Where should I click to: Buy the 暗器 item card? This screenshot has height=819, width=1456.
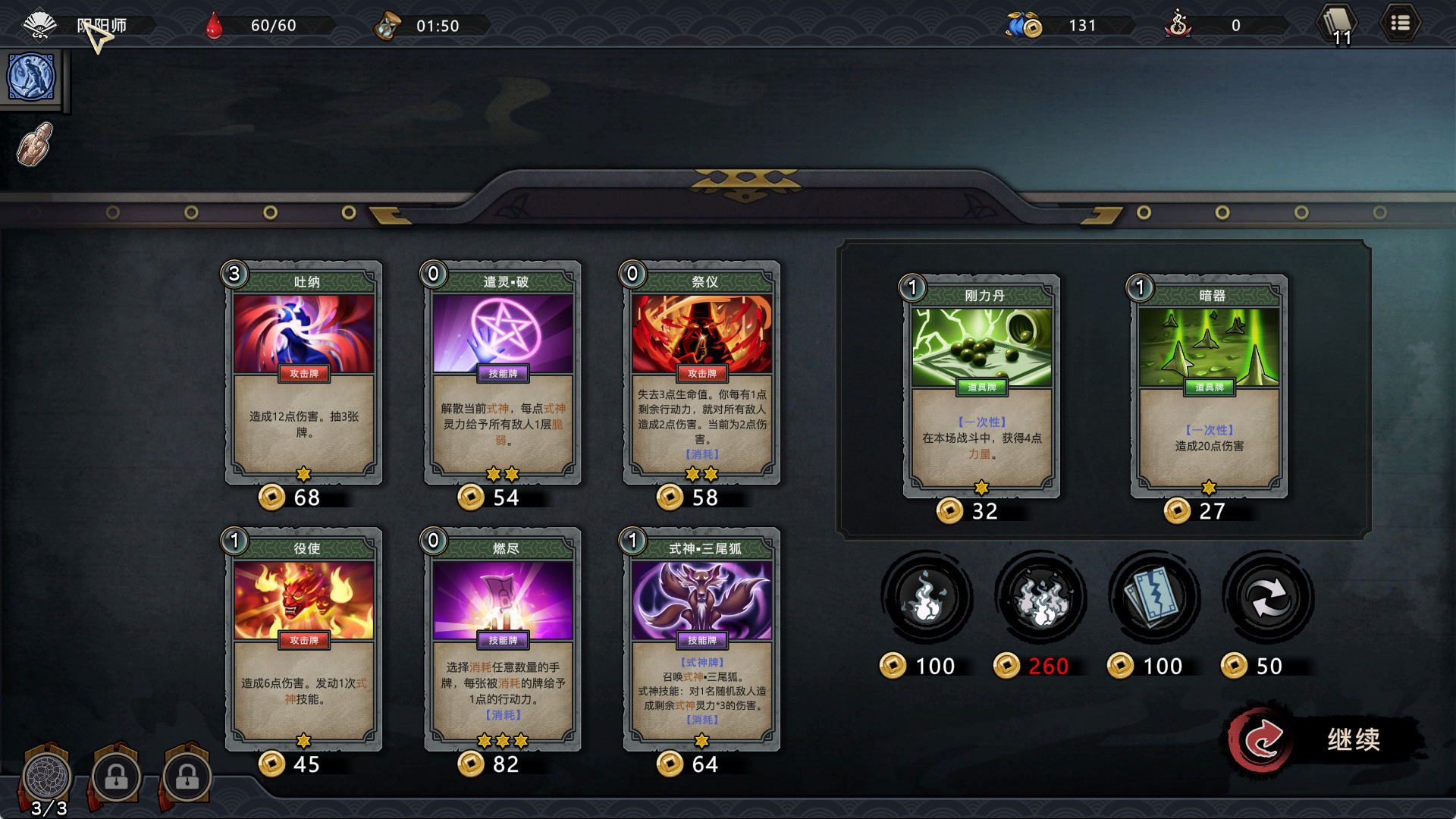point(1209,387)
